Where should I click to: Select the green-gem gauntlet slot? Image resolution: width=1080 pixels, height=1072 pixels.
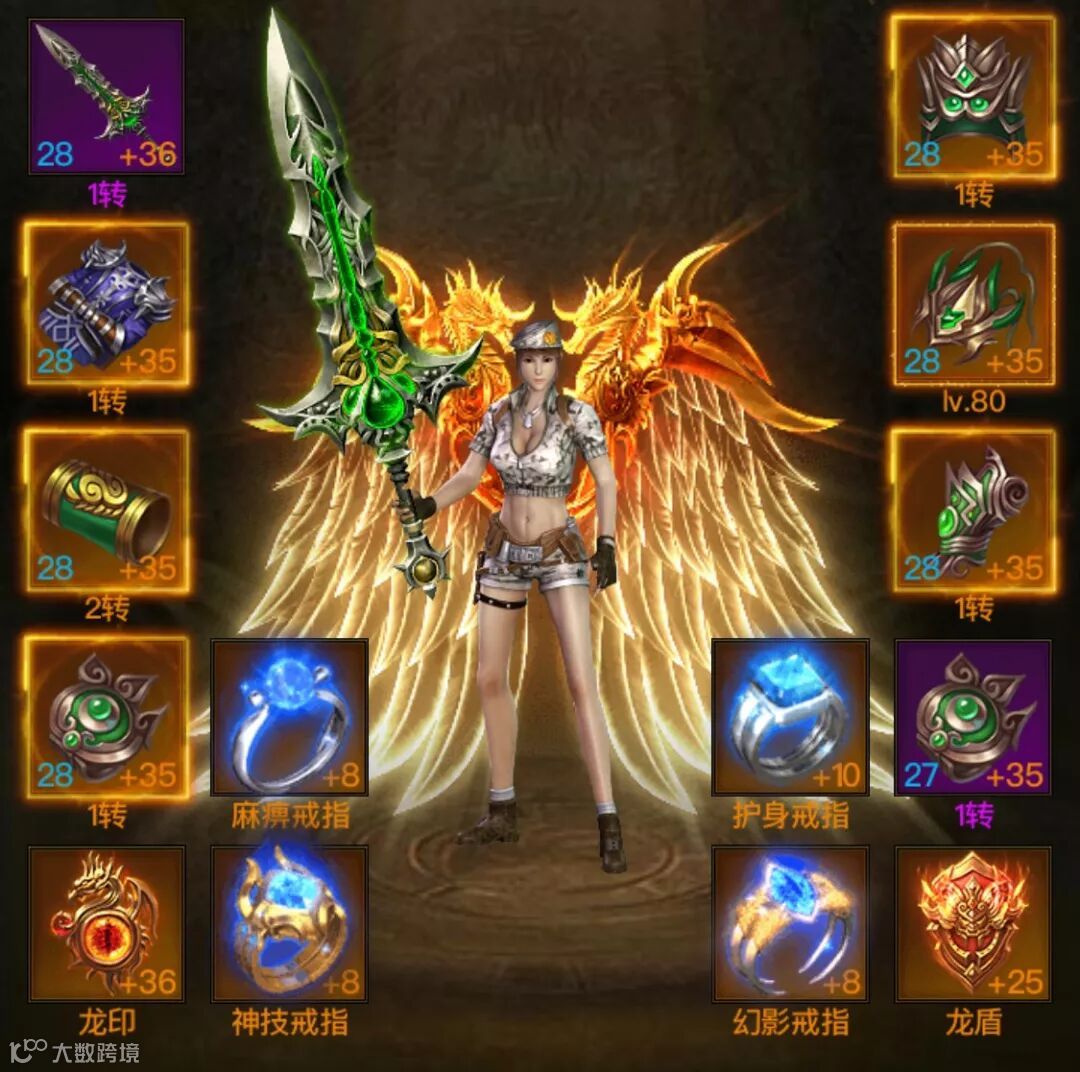(973, 511)
